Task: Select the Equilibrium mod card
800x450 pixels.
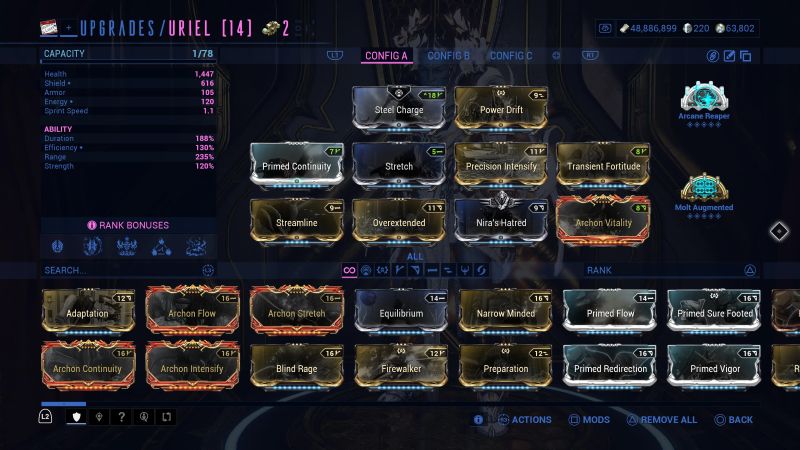Action: (401, 311)
